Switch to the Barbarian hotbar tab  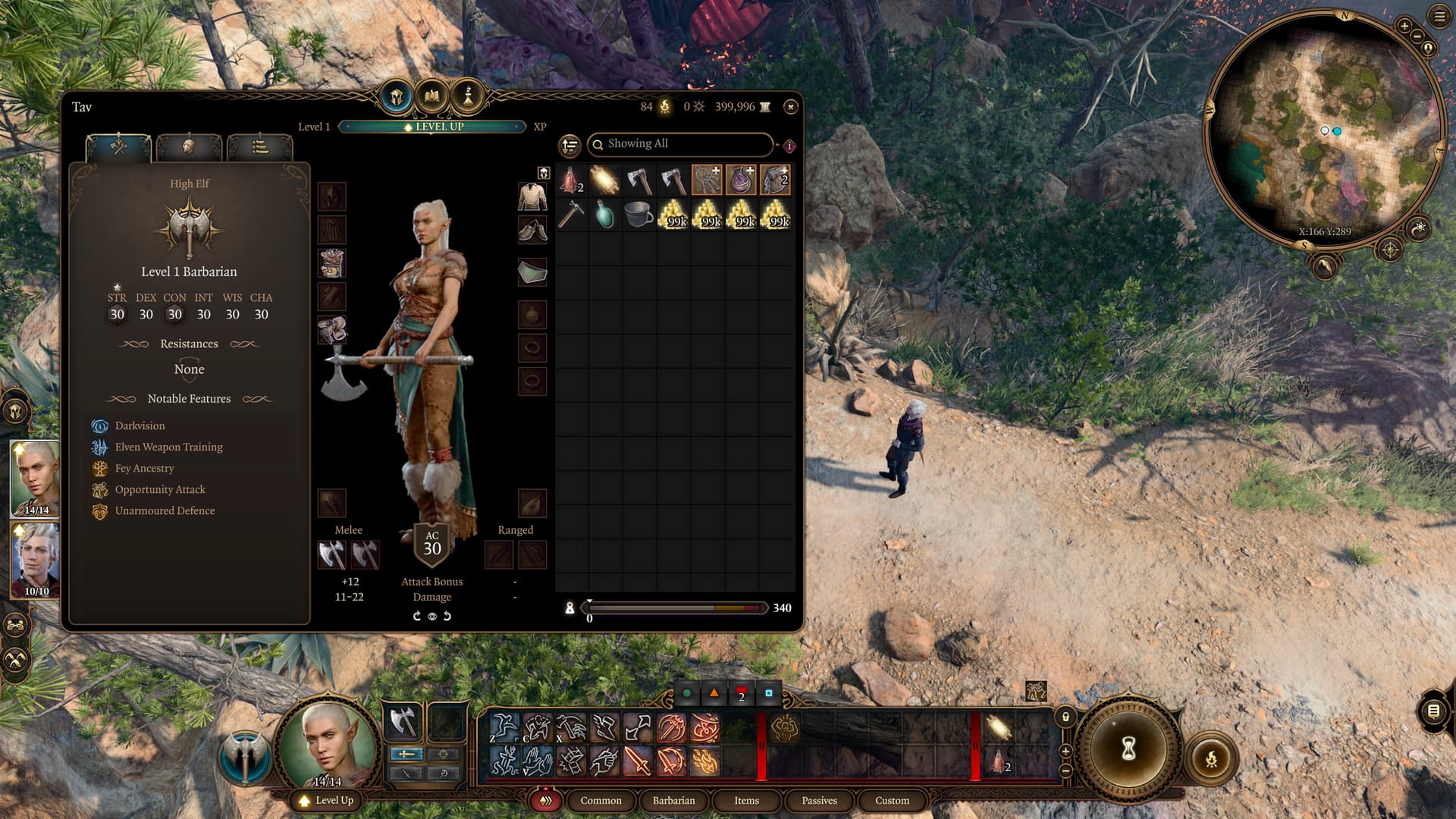click(x=673, y=801)
